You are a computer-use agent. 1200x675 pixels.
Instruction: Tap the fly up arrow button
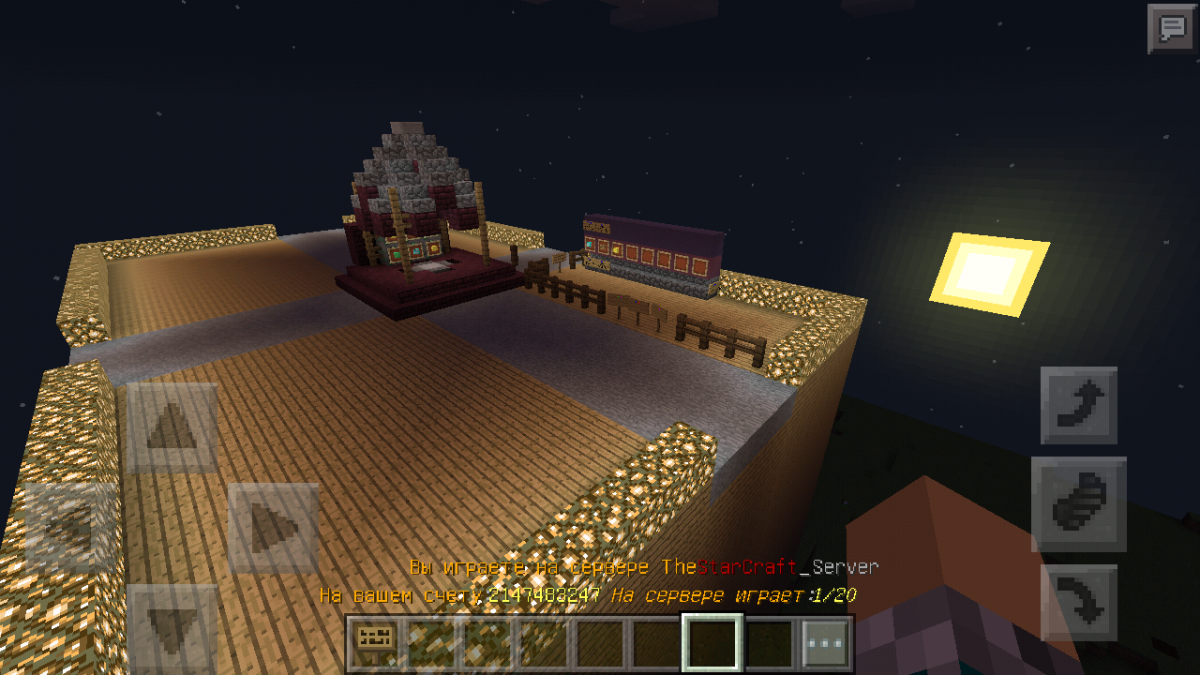click(x=1079, y=405)
